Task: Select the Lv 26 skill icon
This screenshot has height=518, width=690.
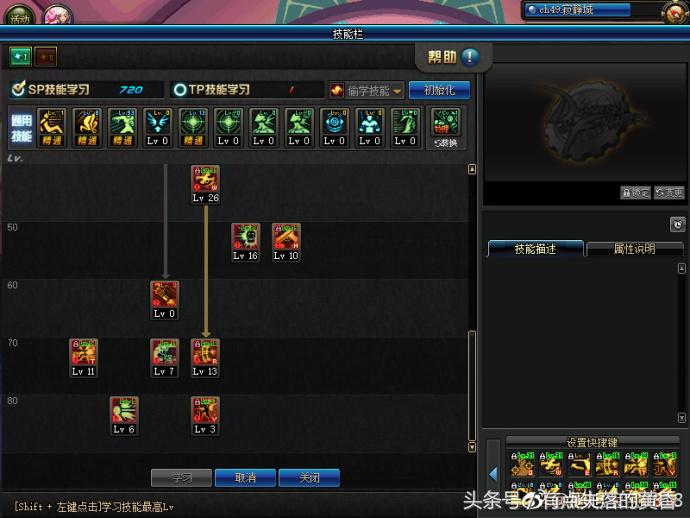Action: coord(205,180)
